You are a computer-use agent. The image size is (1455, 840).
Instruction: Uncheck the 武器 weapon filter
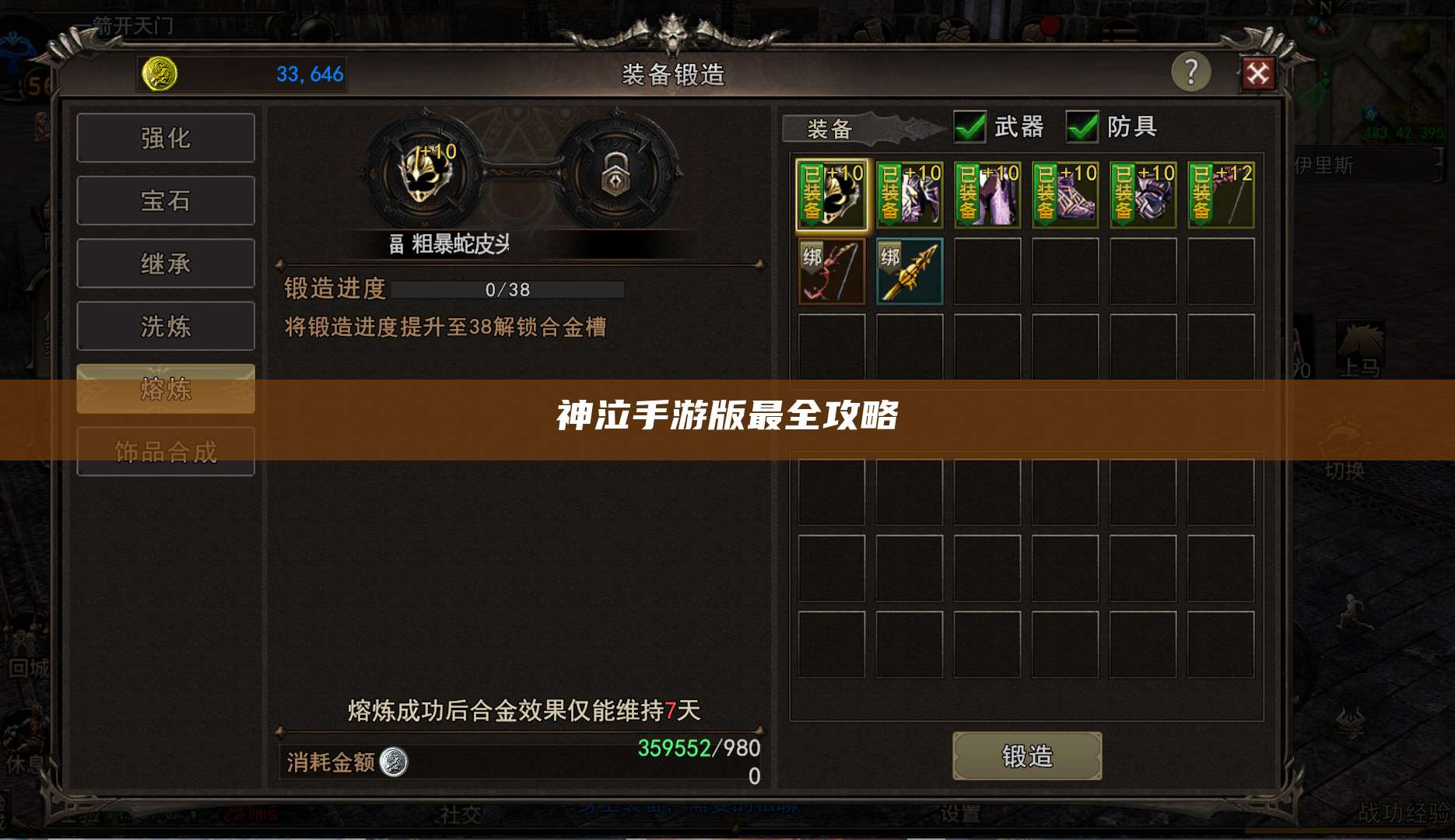coord(969,127)
